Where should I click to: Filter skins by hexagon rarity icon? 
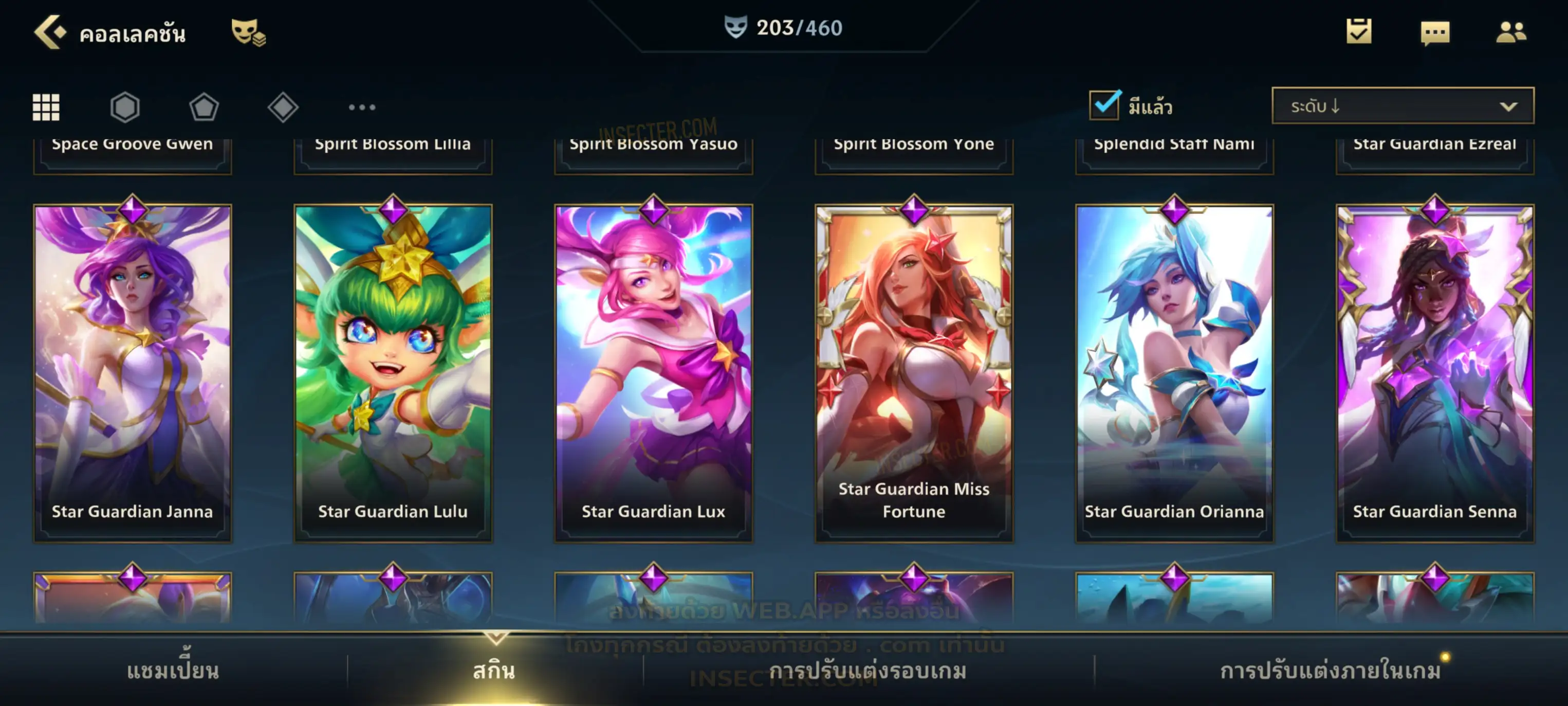pos(125,107)
